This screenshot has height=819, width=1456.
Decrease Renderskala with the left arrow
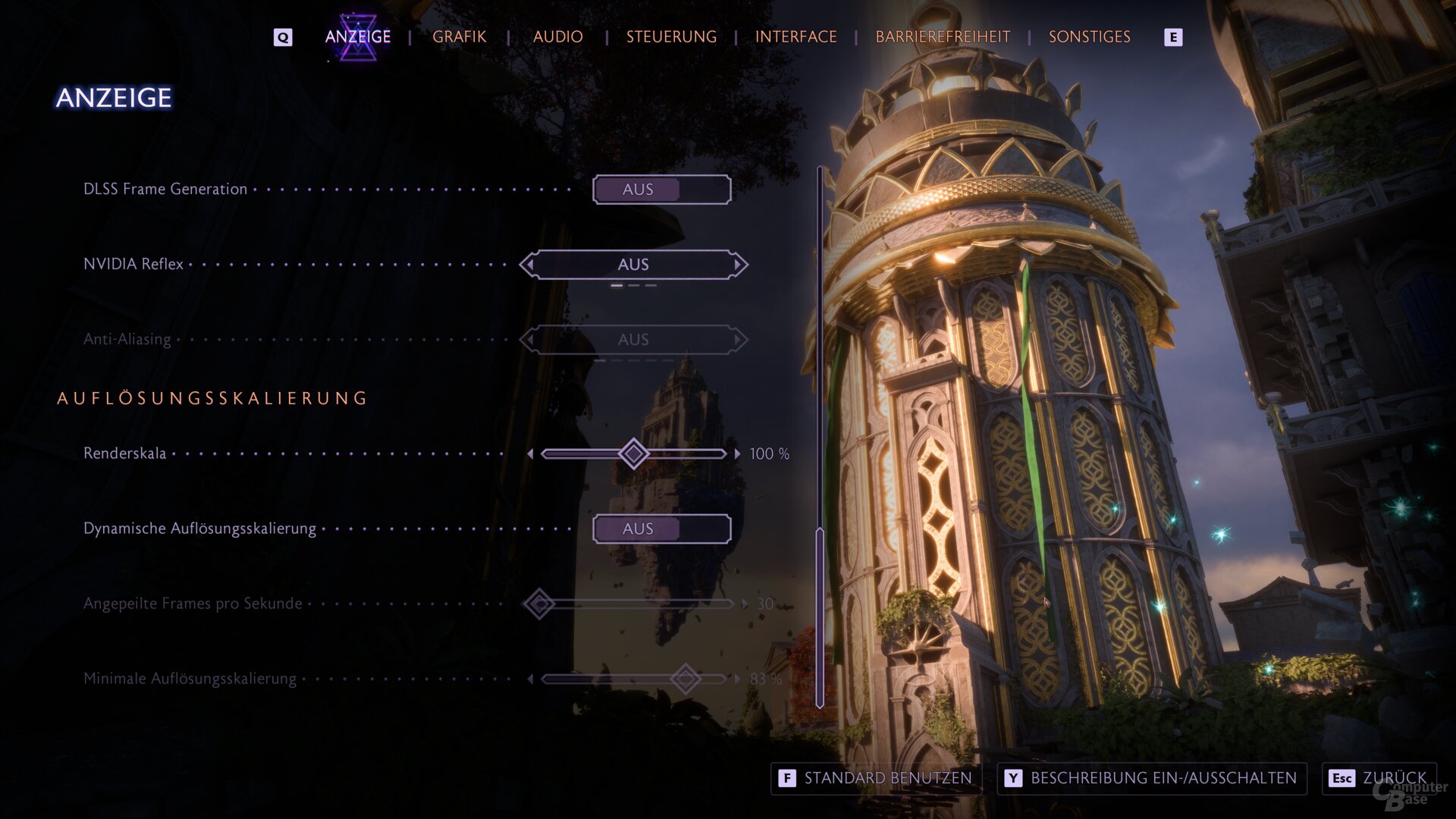coord(530,453)
